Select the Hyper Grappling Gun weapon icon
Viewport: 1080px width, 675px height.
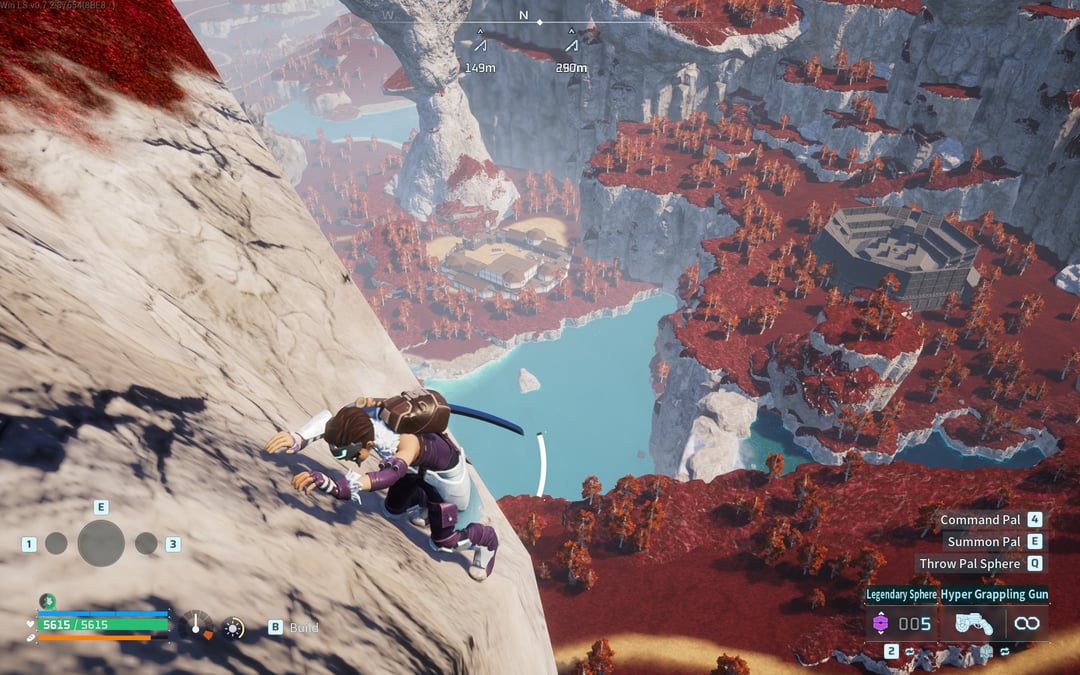click(973, 624)
